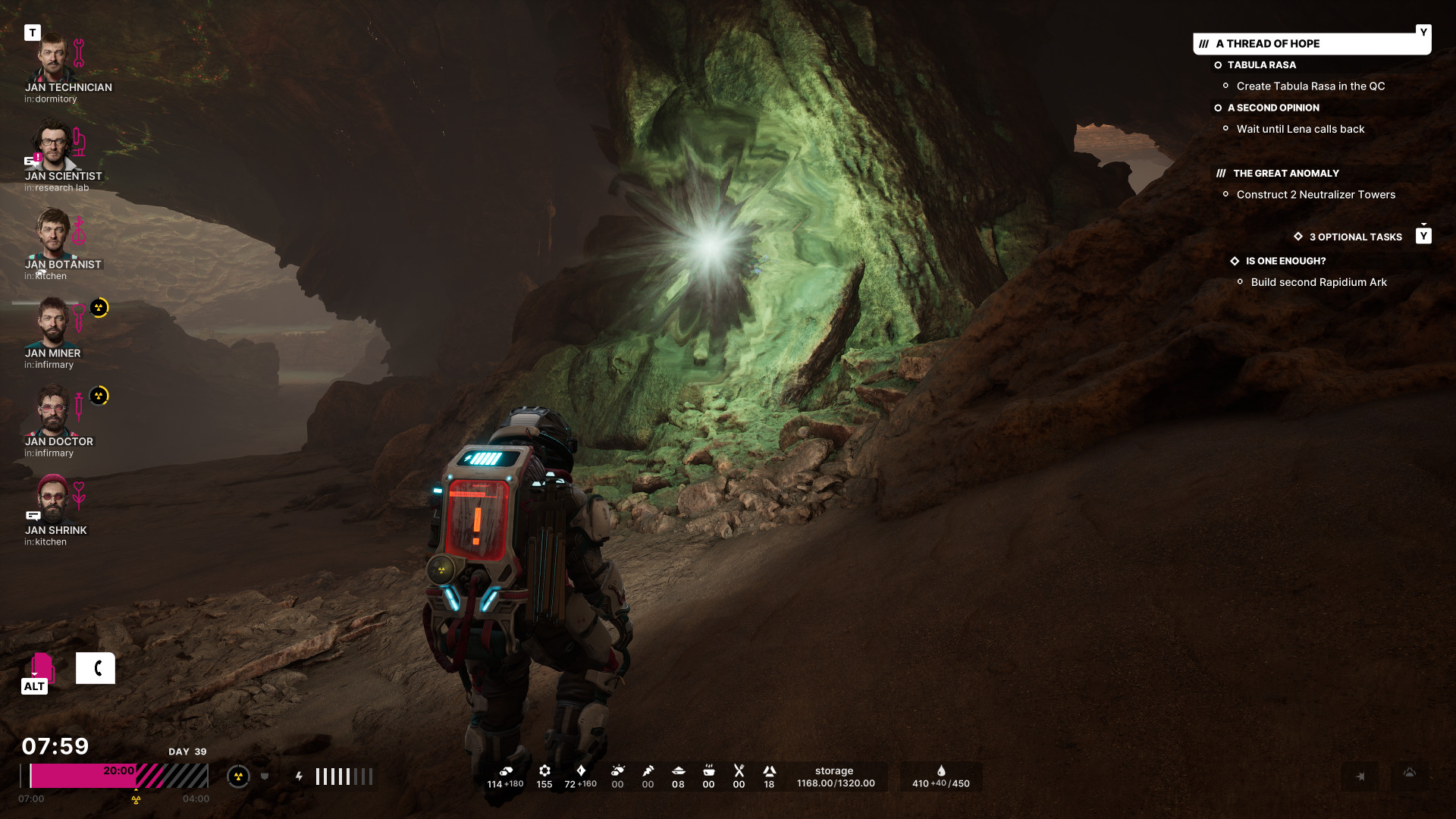Viewport: 1456px width, 819px height.
Task: Select the Is One Enough optional task
Action: pyautogui.click(x=1285, y=261)
